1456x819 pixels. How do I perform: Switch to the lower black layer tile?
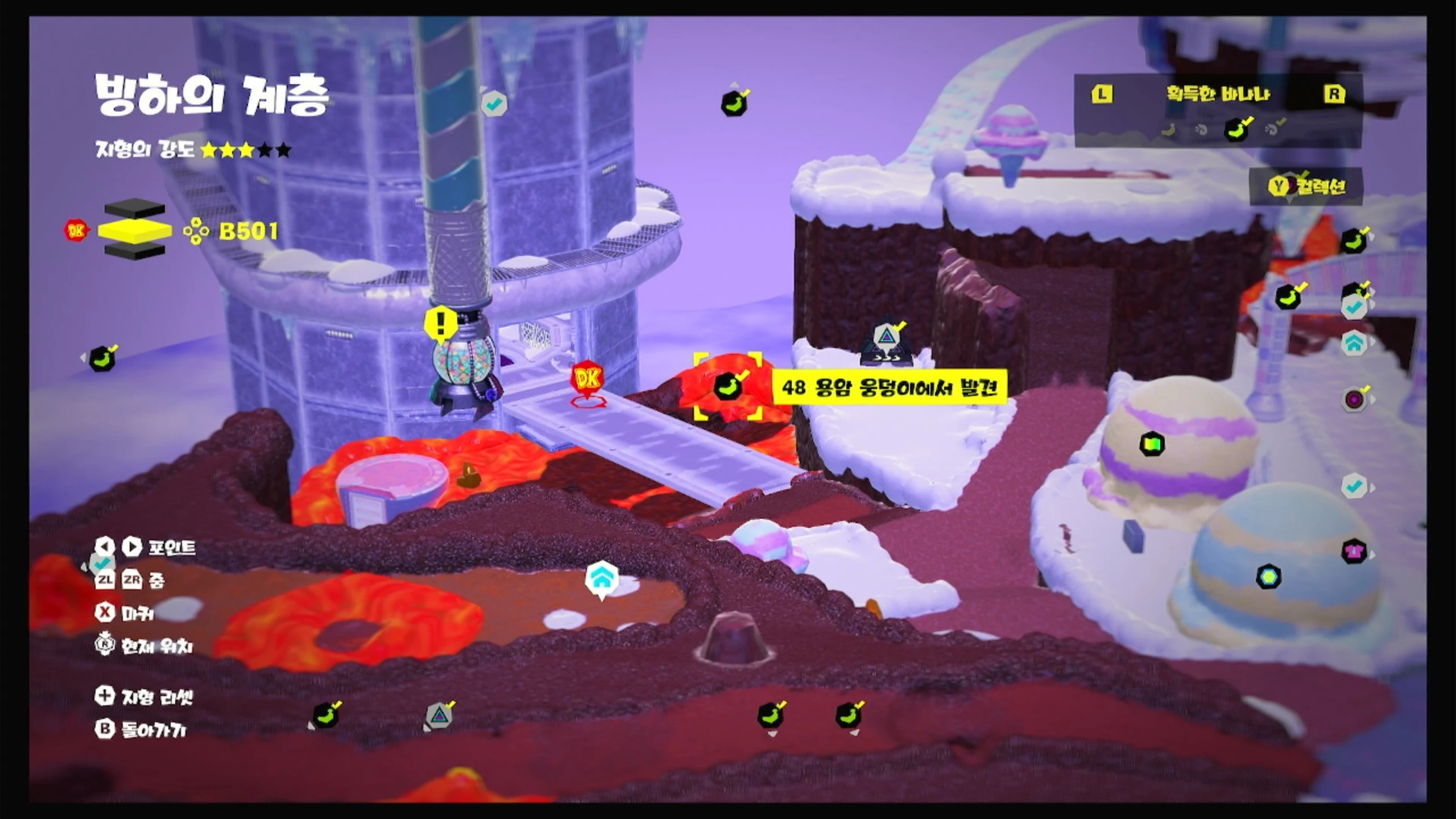pos(135,251)
